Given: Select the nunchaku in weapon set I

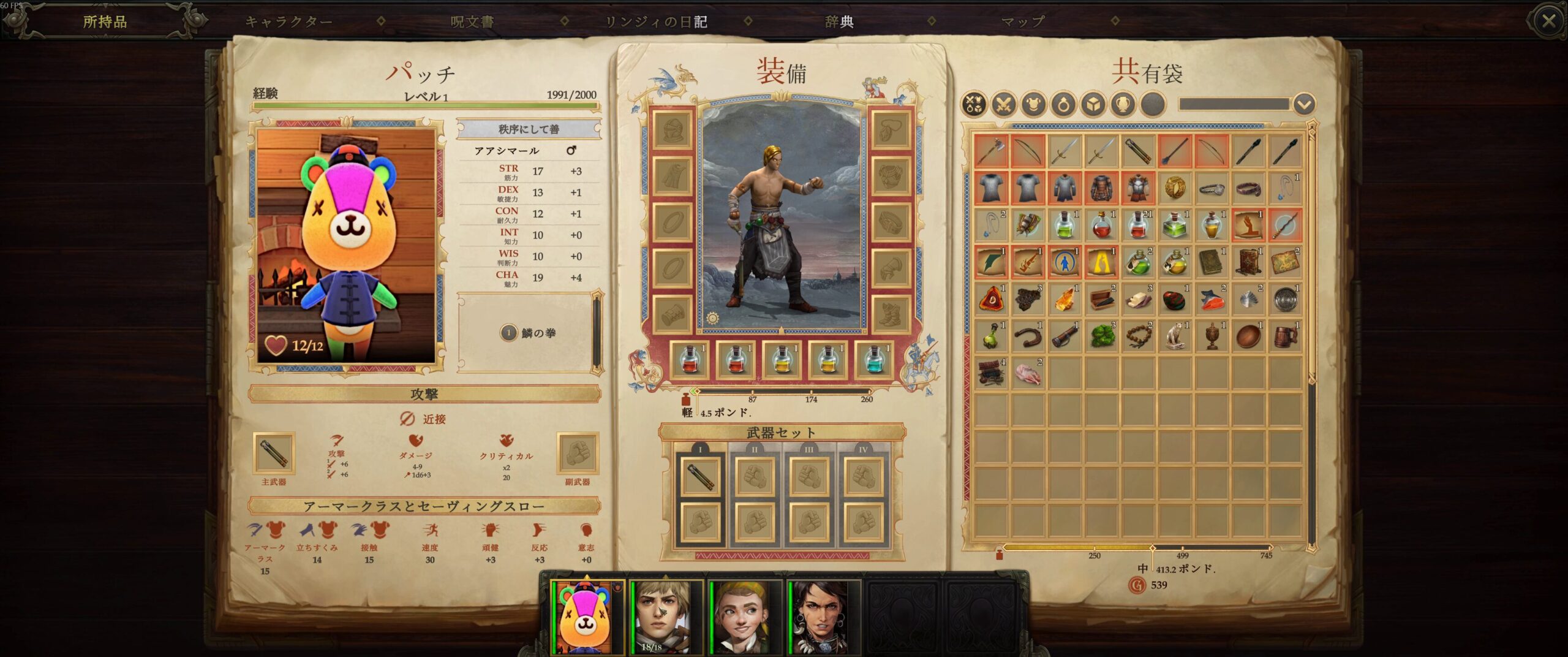Looking at the screenshot, I should pos(700,476).
